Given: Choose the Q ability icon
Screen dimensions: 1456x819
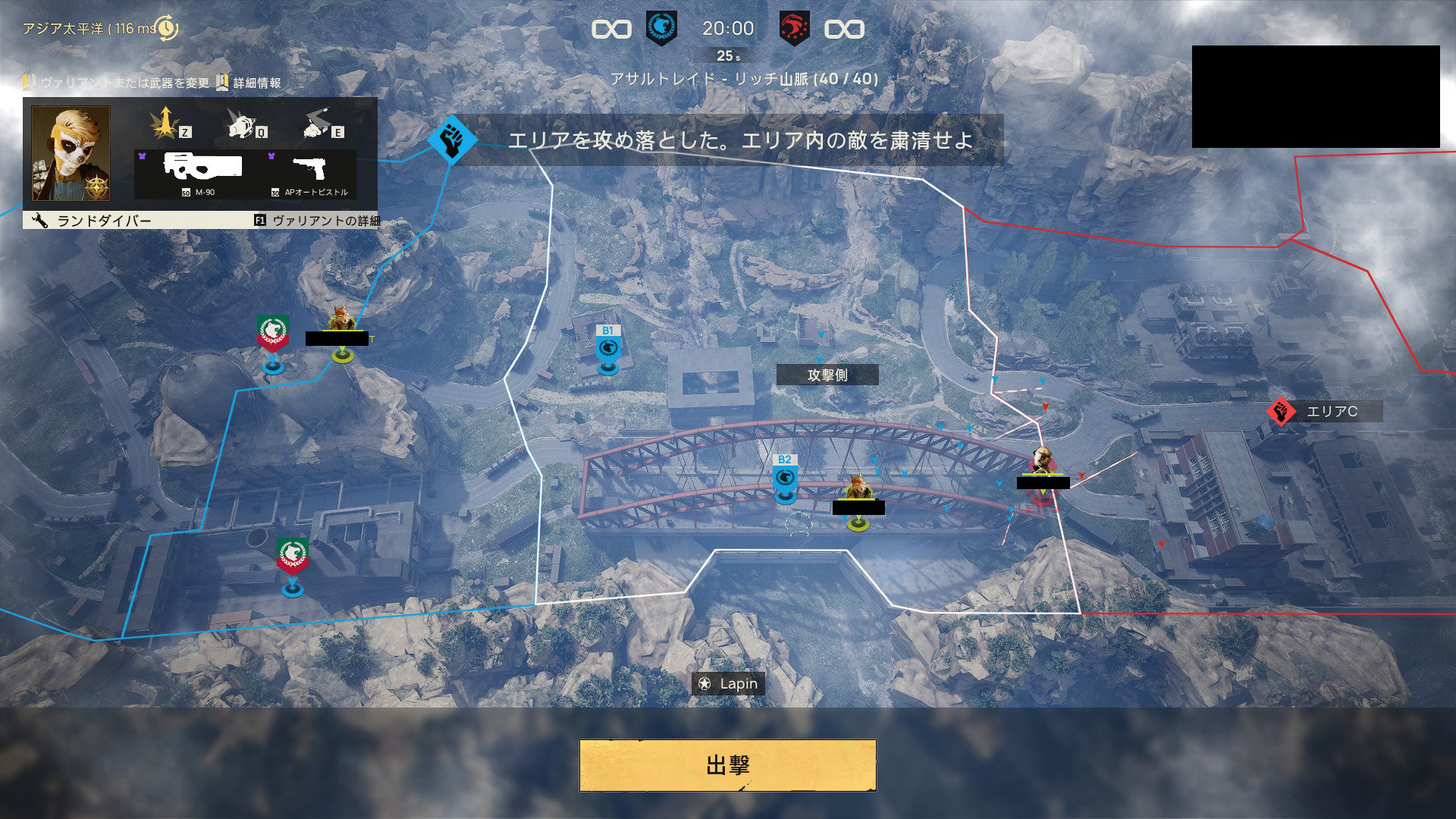Looking at the screenshot, I should tap(243, 123).
